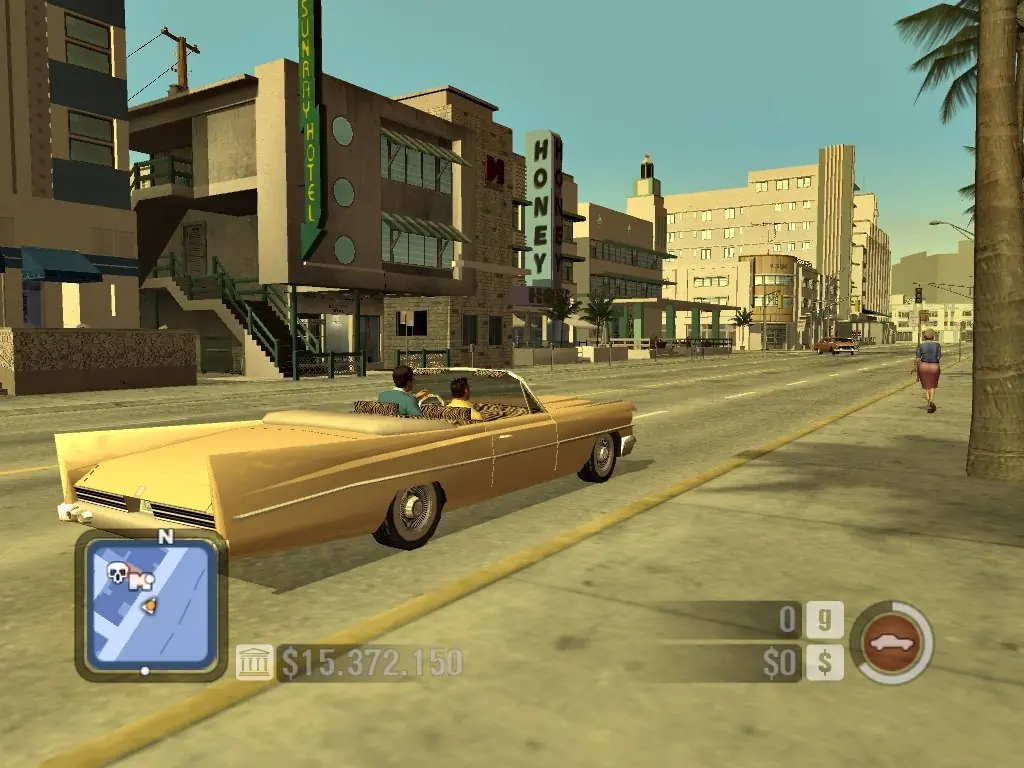Click the orange player arrow on the minimap
1024x768 pixels.
(x=149, y=605)
